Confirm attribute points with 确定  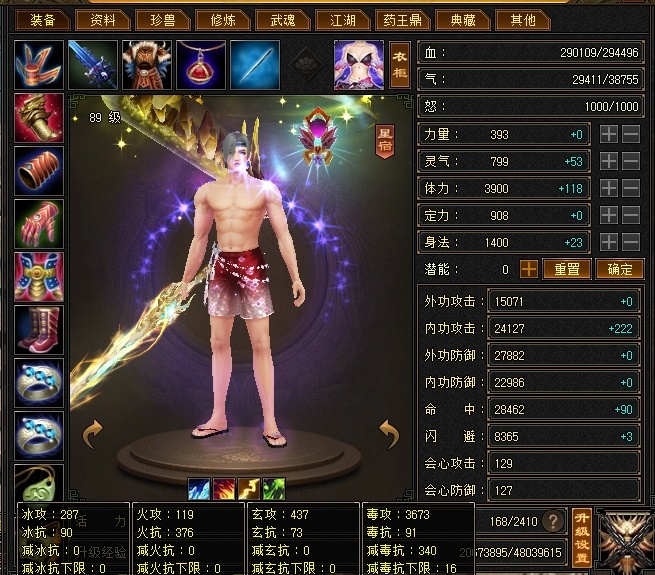coord(620,269)
